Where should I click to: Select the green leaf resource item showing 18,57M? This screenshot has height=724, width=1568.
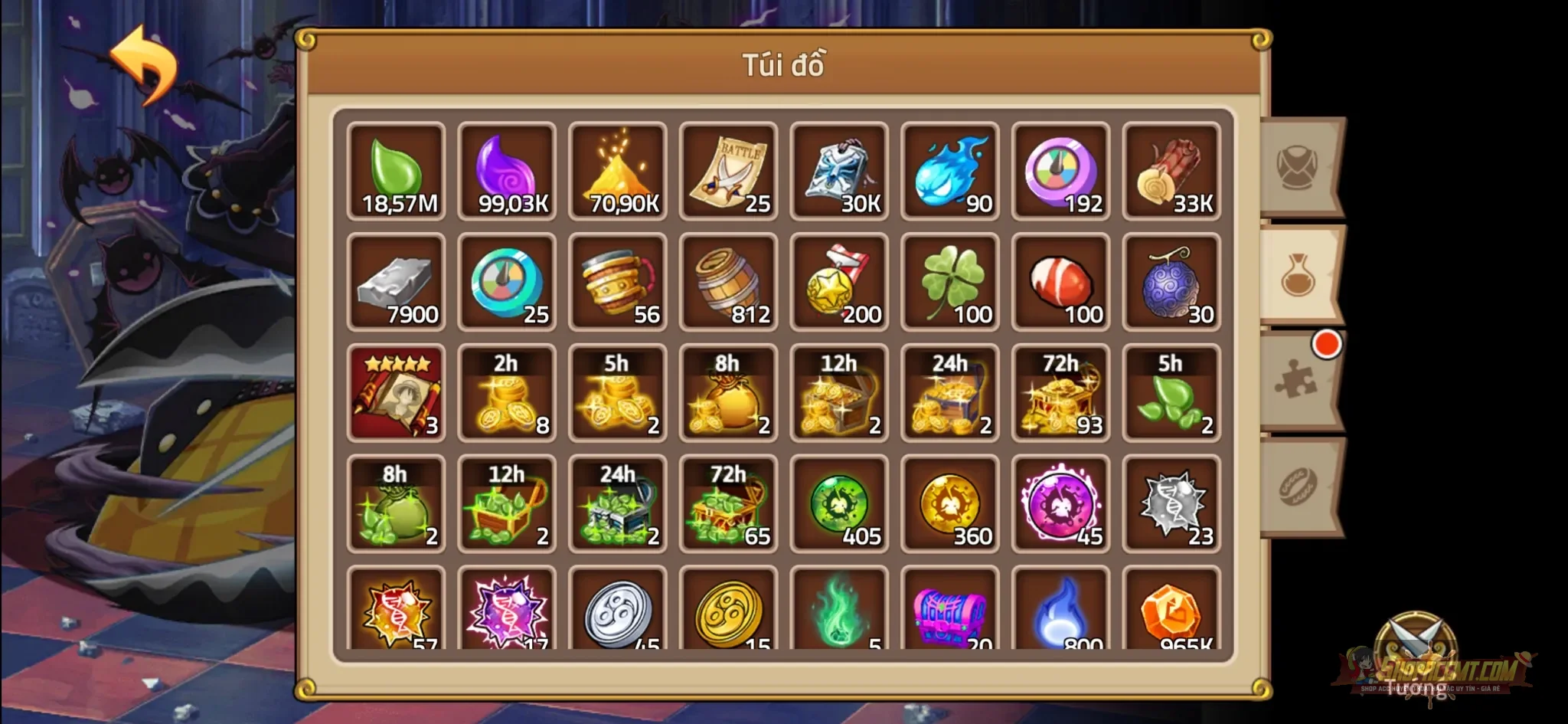[x=397, y=170]
